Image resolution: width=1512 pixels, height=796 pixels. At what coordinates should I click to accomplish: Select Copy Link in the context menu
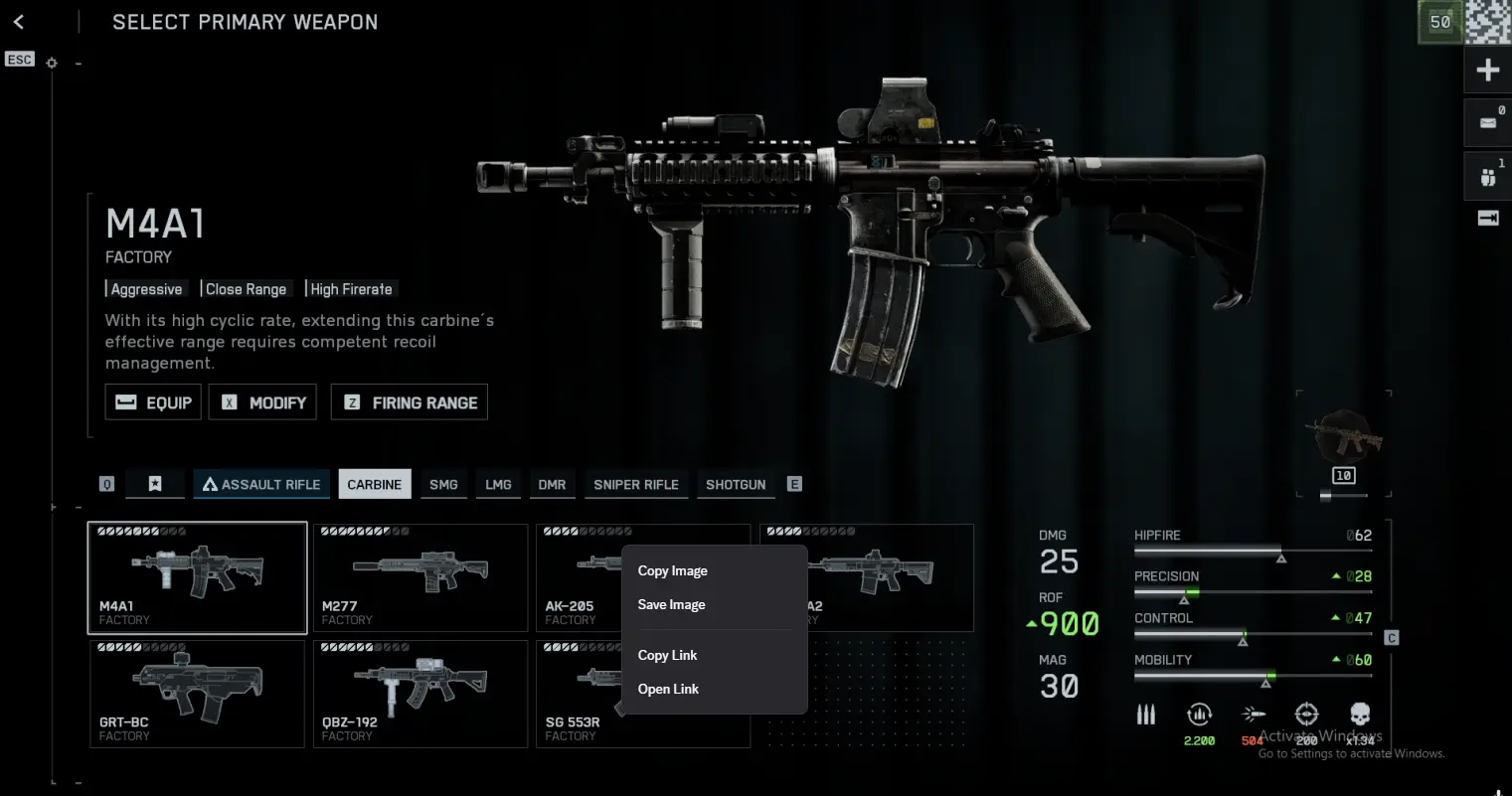[x=668, y=656]
